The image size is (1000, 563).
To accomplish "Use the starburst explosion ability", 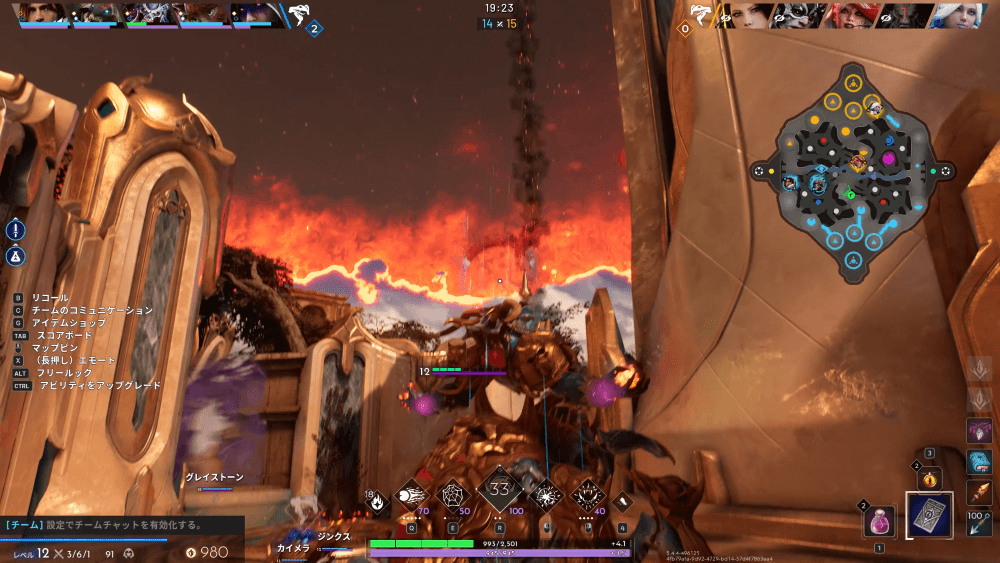I will [x=545, y=494].
